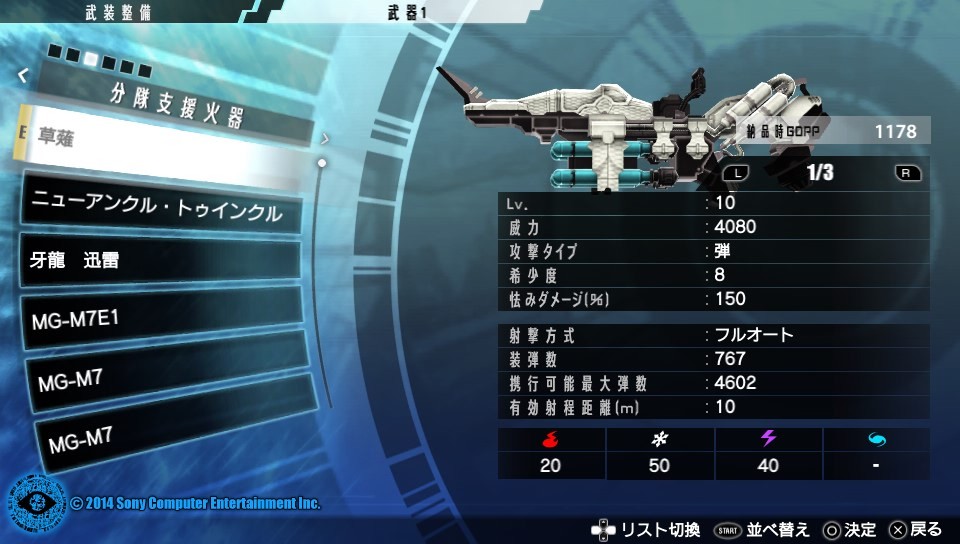The width and height of the screenshot is (960, 544).
Task: Go to next weapon category with right arrow
Action: click(325, 138)
